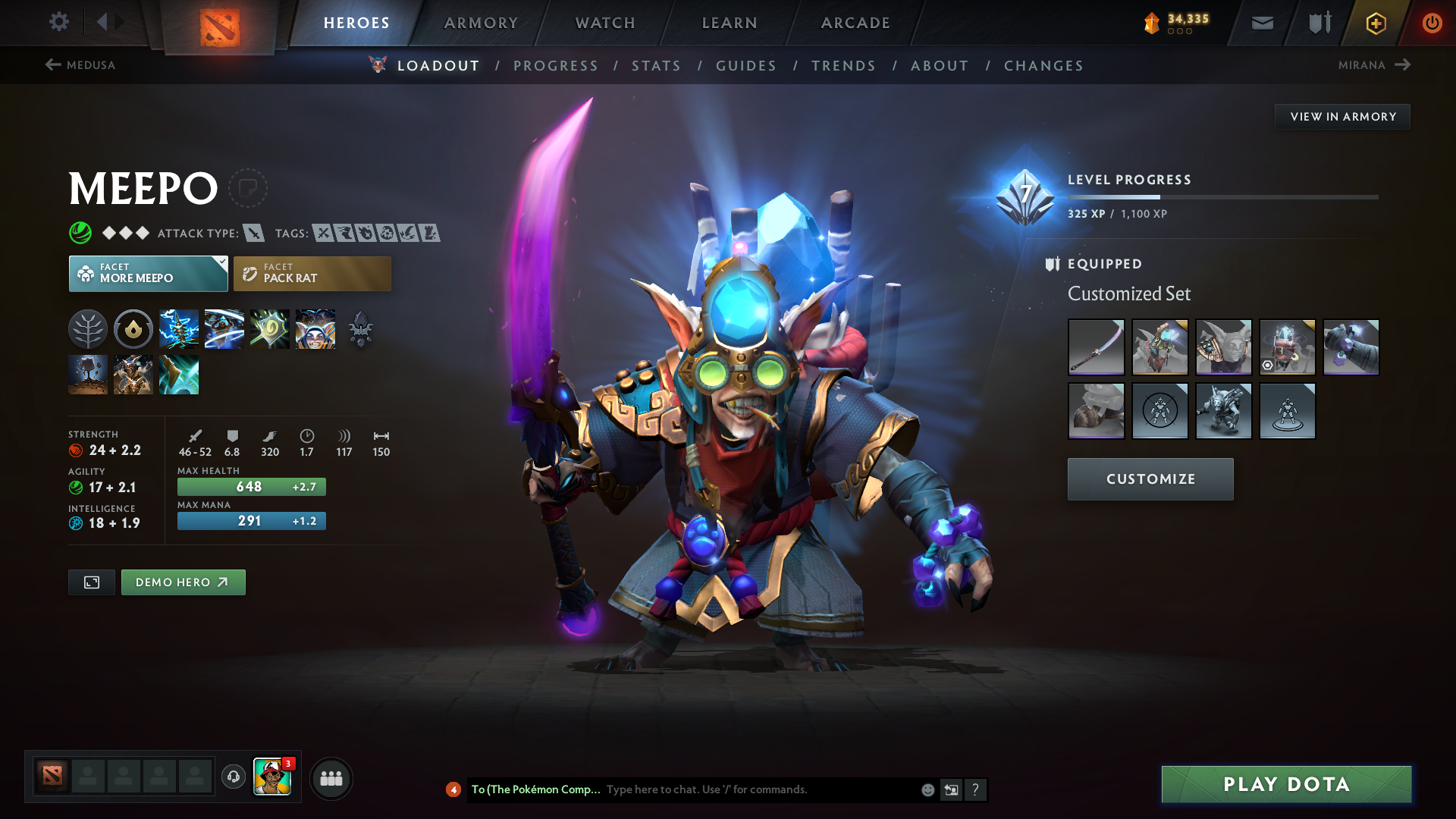The image size is (1456, 819).
Task: Click the Level Progress XP bar
Action: (1221, 196)
